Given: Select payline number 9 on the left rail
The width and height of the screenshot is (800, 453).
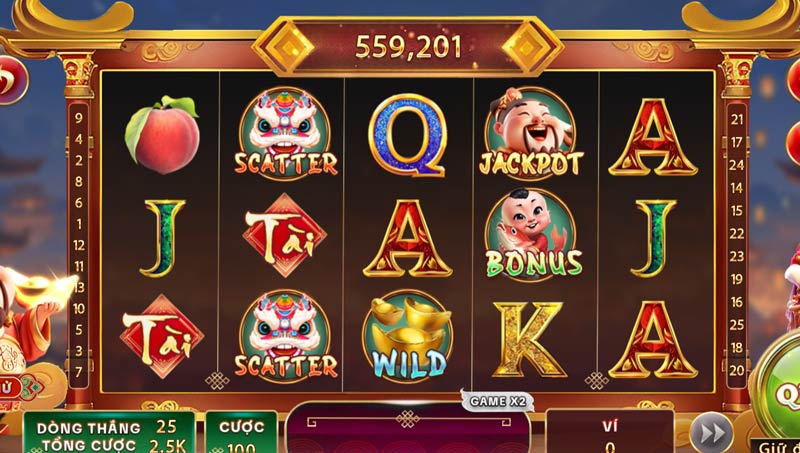Looking at the screenshot, I should 78,116.
